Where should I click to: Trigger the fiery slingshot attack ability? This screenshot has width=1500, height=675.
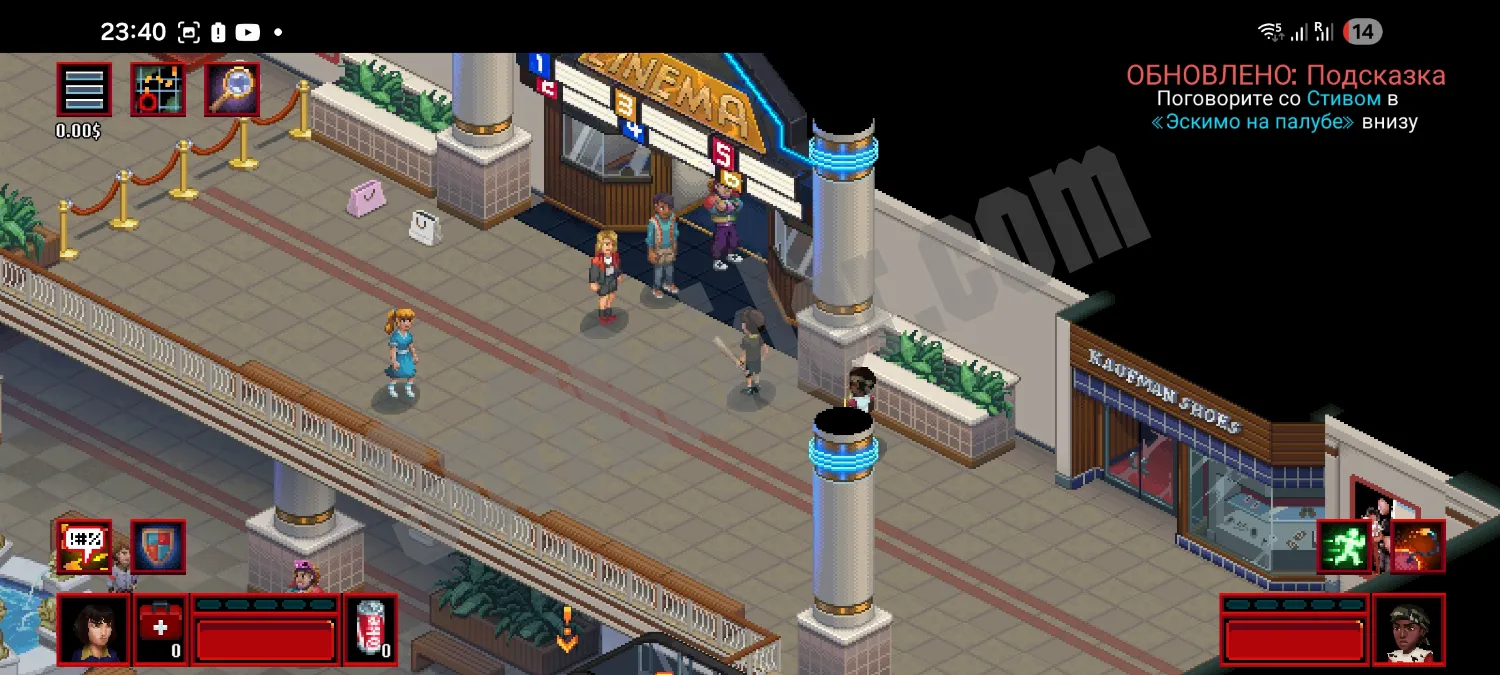(x=1418, y=546)
